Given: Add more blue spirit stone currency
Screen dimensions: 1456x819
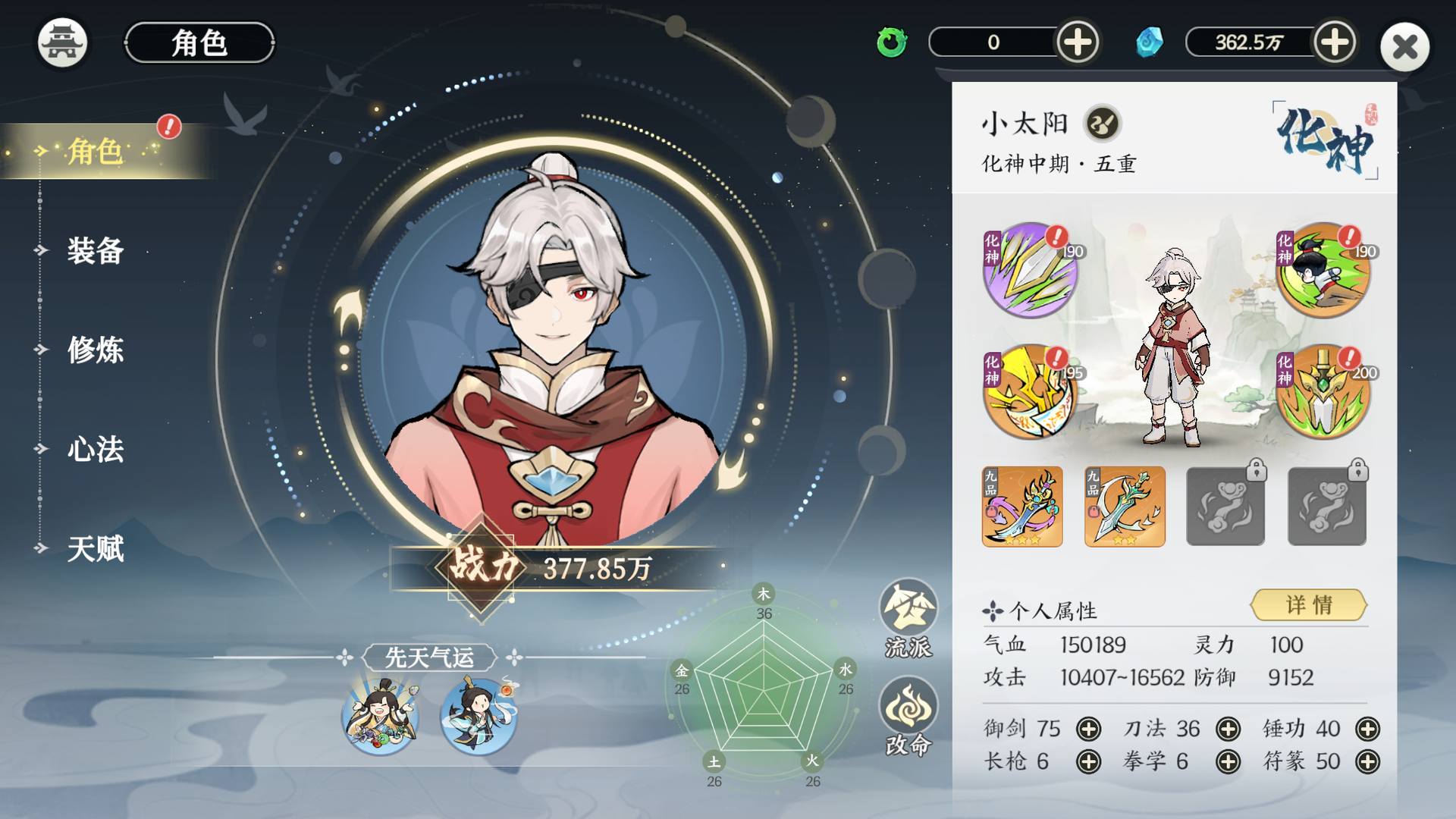Looking at the screenshot, I should pos(1334,42).
